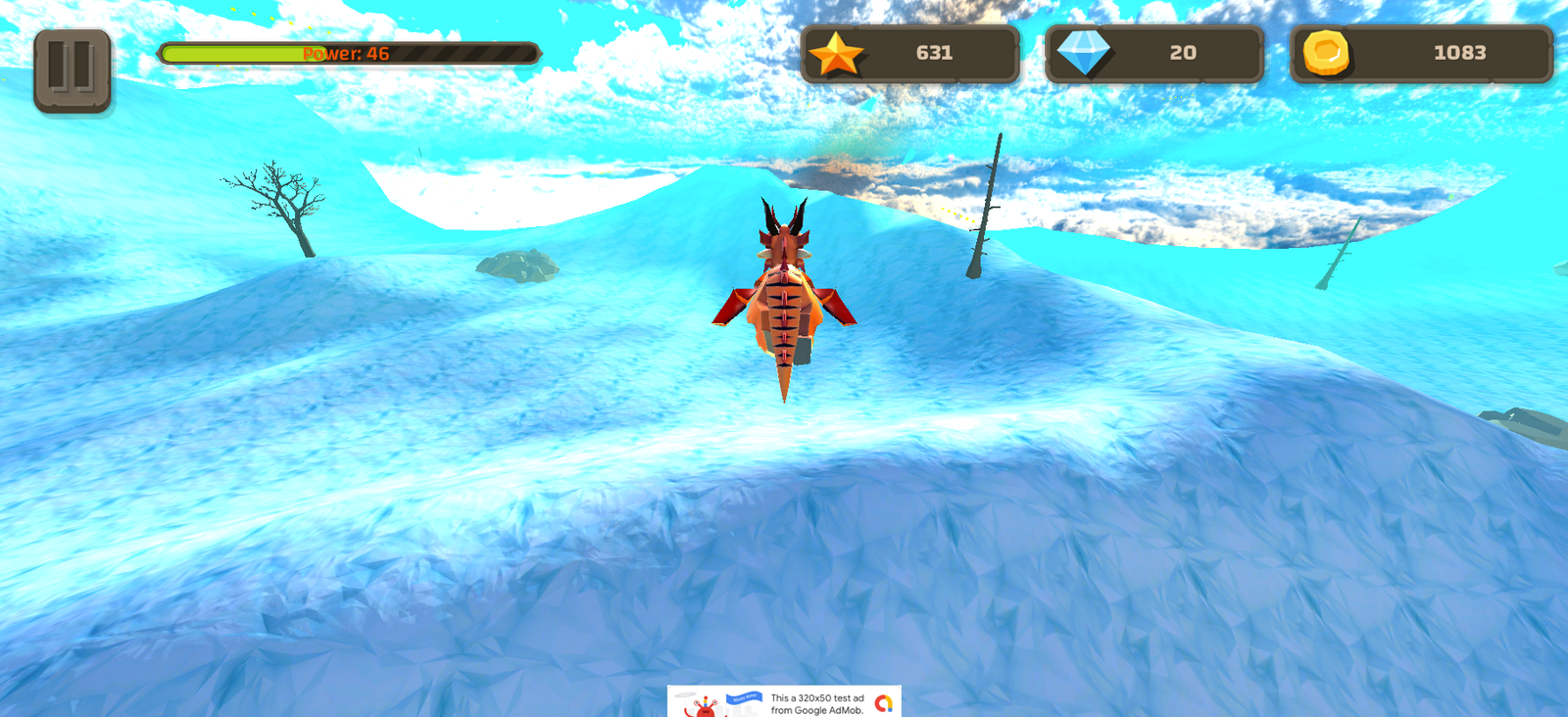
Task: Click the Power 46 progress bar
Action: [x=351, y=54]
